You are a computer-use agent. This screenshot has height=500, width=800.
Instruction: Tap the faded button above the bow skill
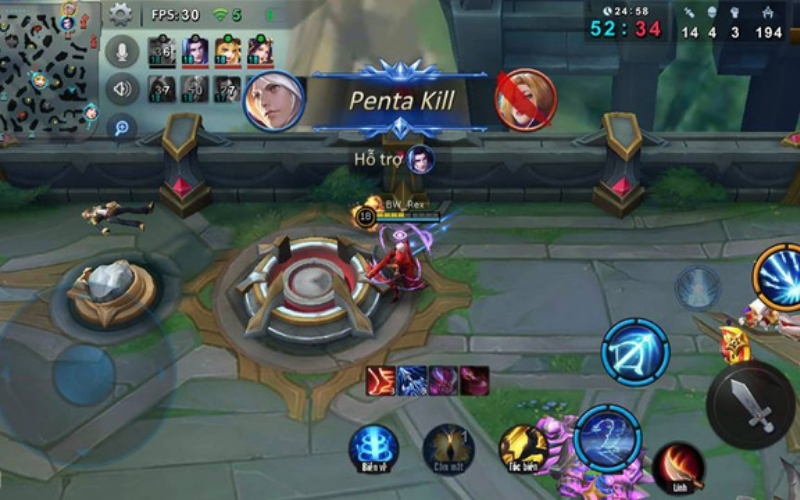pyautogui.click(x=697, y=288)
